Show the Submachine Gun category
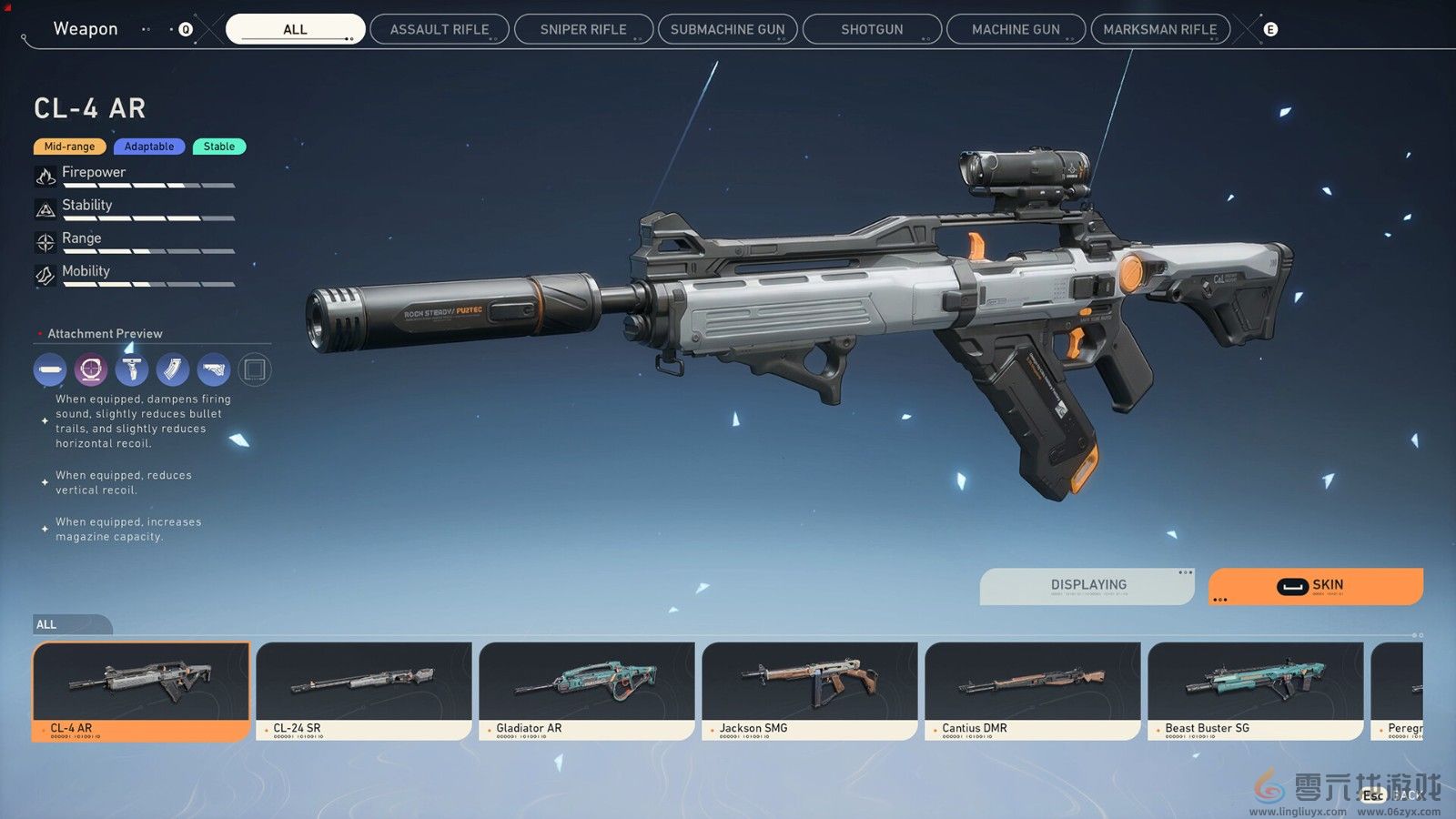1456x819 pixels. pyautogui.click(x=727, y=29)
